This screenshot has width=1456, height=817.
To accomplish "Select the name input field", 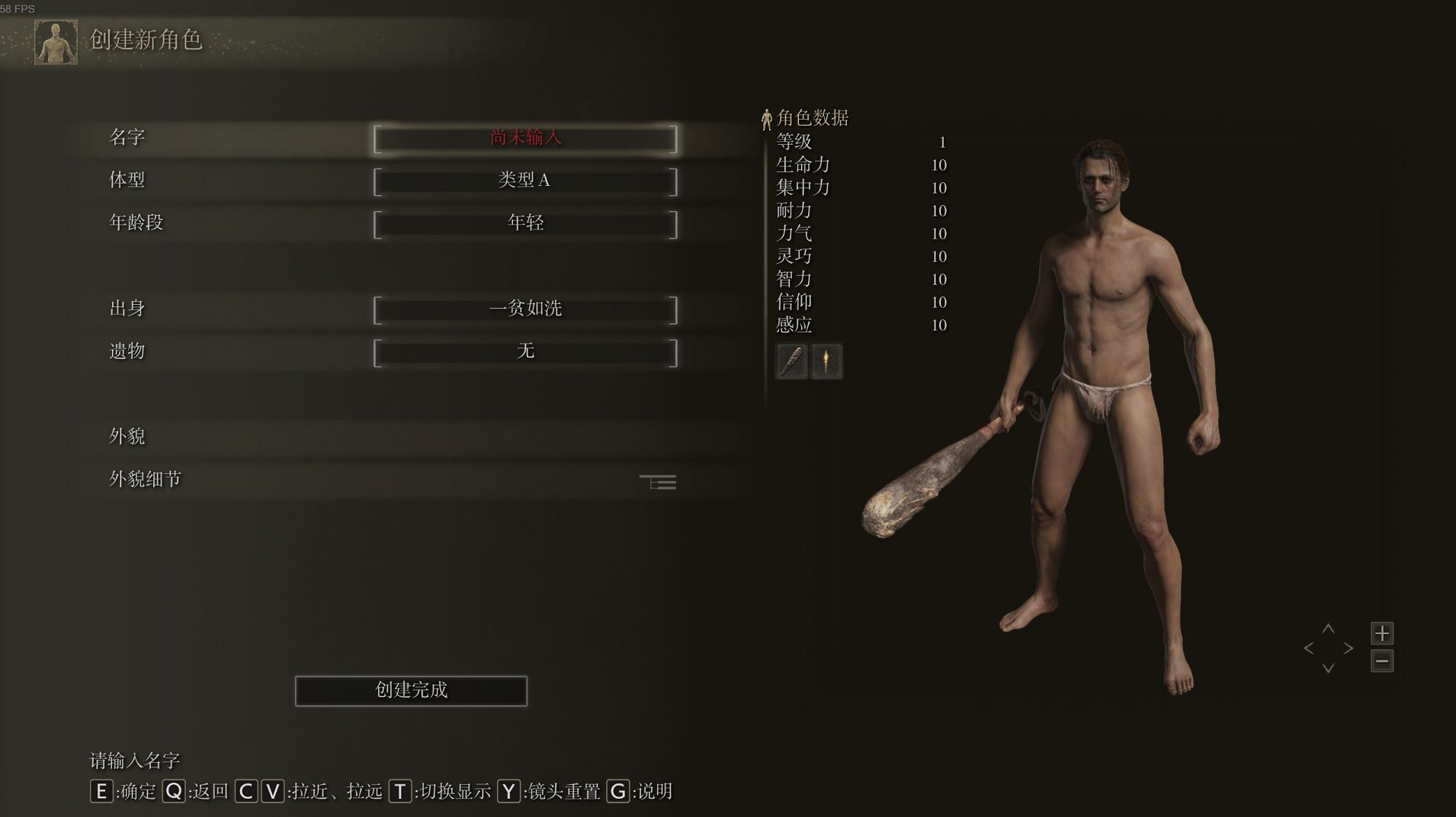I will [x=525, y=139].
